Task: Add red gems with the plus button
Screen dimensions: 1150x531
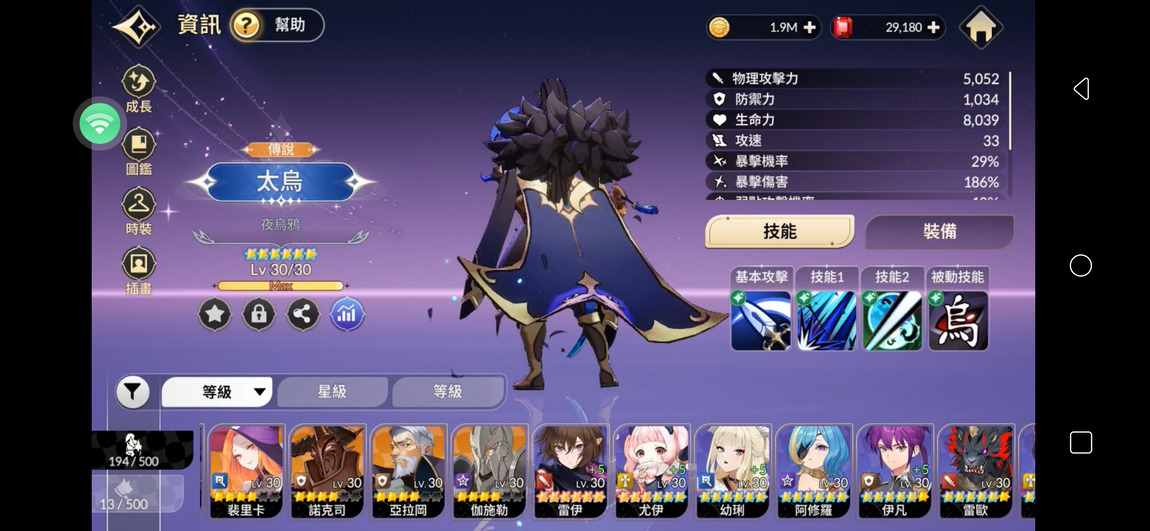Action: pyautogui.click(x=933, y=28)
